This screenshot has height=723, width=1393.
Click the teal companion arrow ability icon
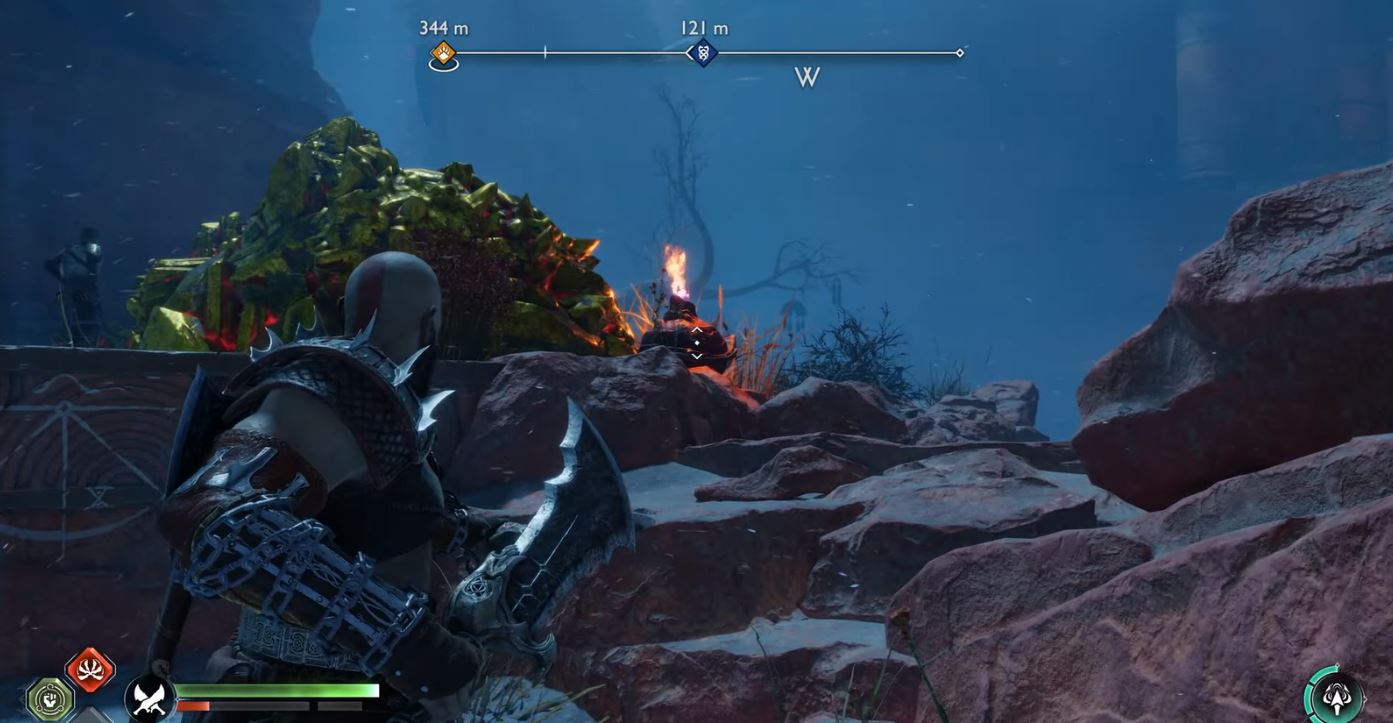click(1335, 696)
